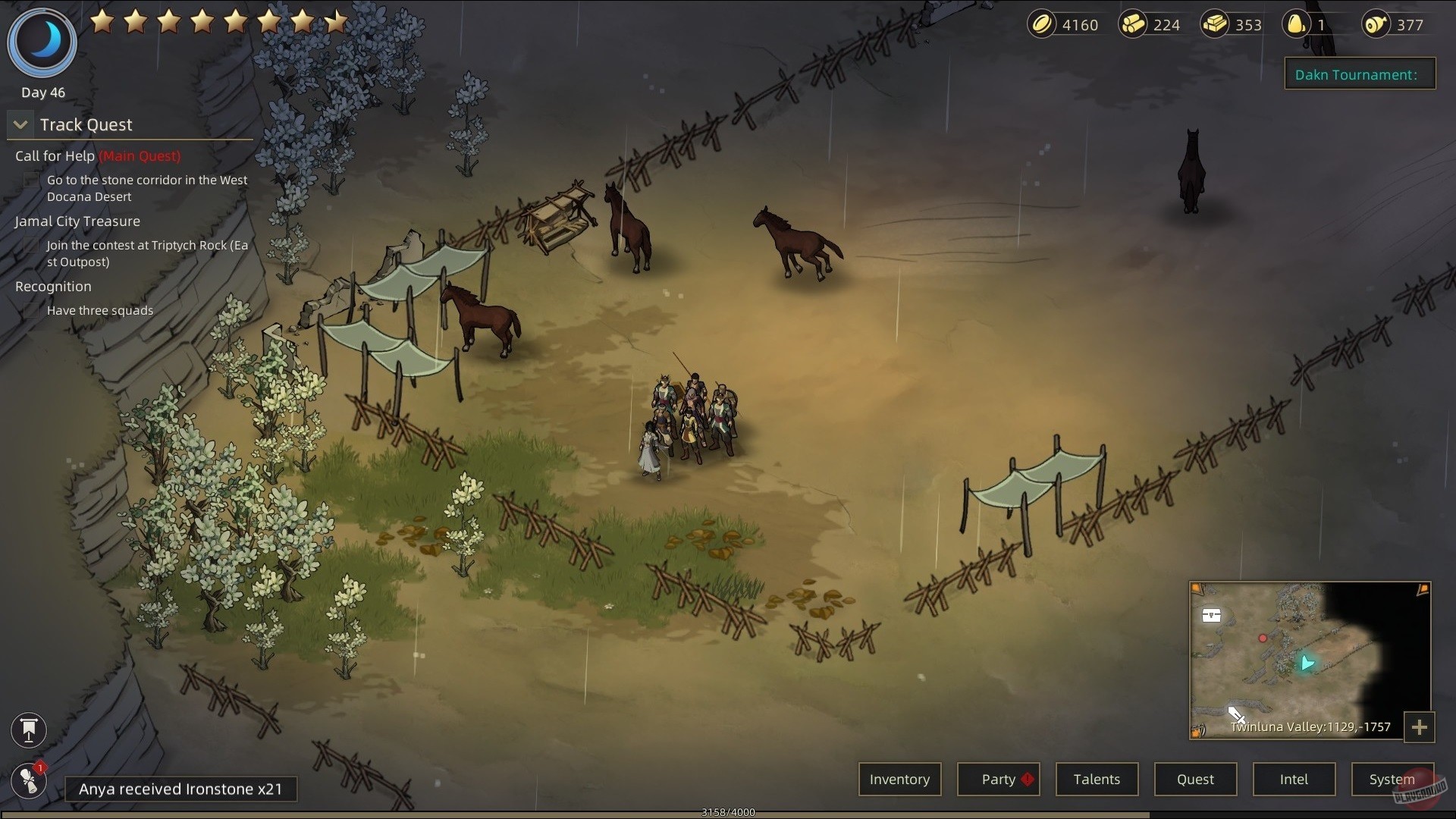This screenshot has height=819, width=1456.
Task: Open the banner/flag squad icon
Action: [28, 730]
